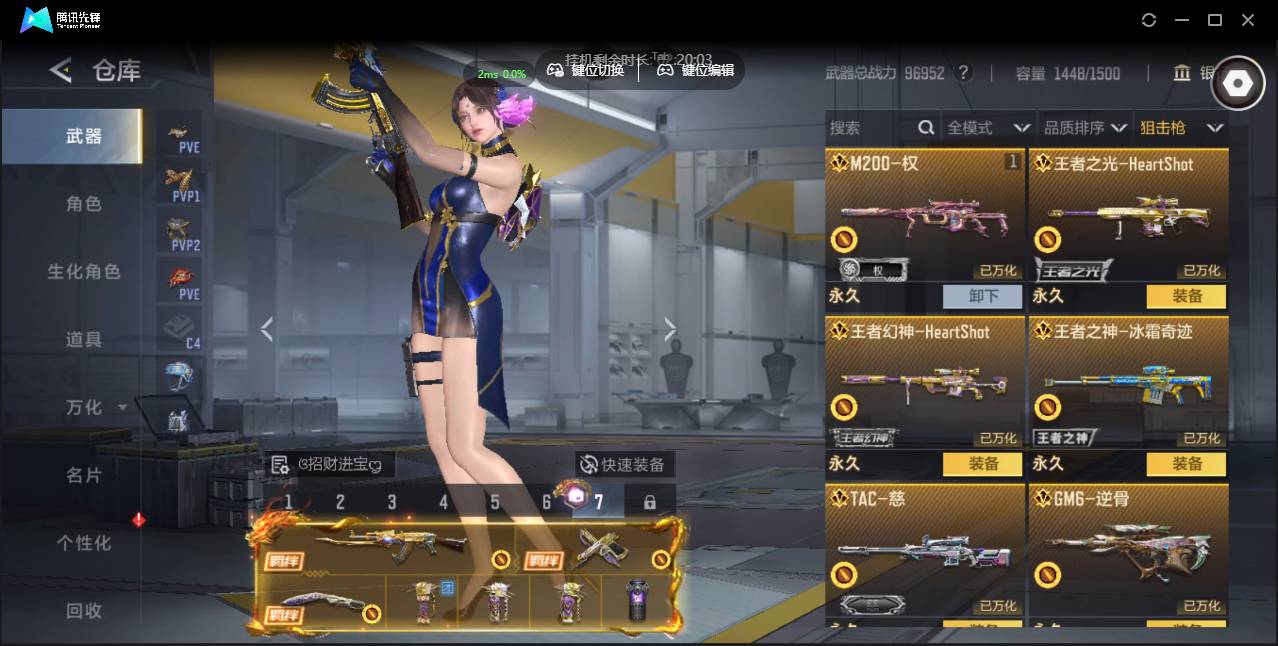Open the 名片 name card tab
1278x646 pixels.
click(84, 475)
